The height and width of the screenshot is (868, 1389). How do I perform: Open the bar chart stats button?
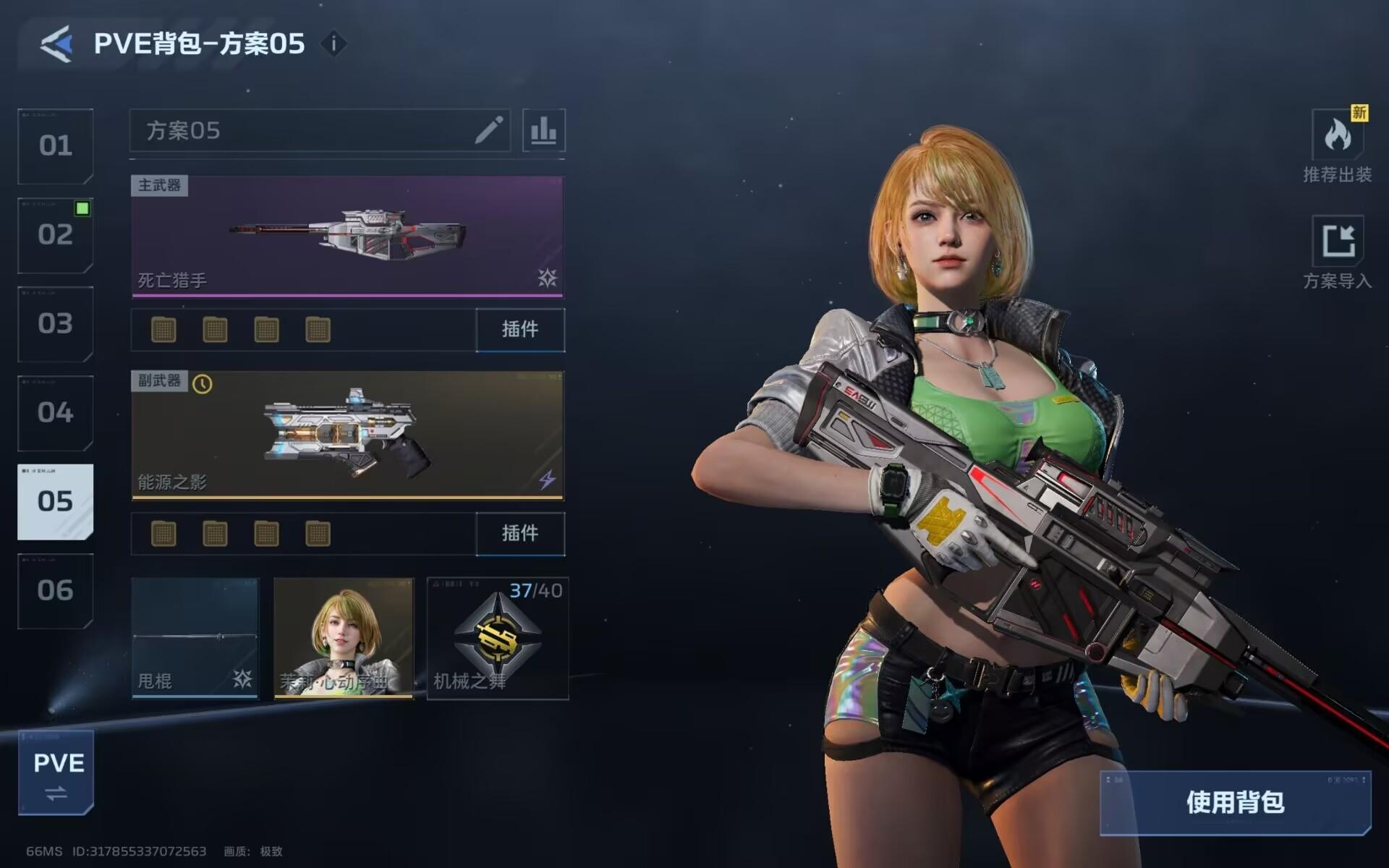[x=543, y=131]
